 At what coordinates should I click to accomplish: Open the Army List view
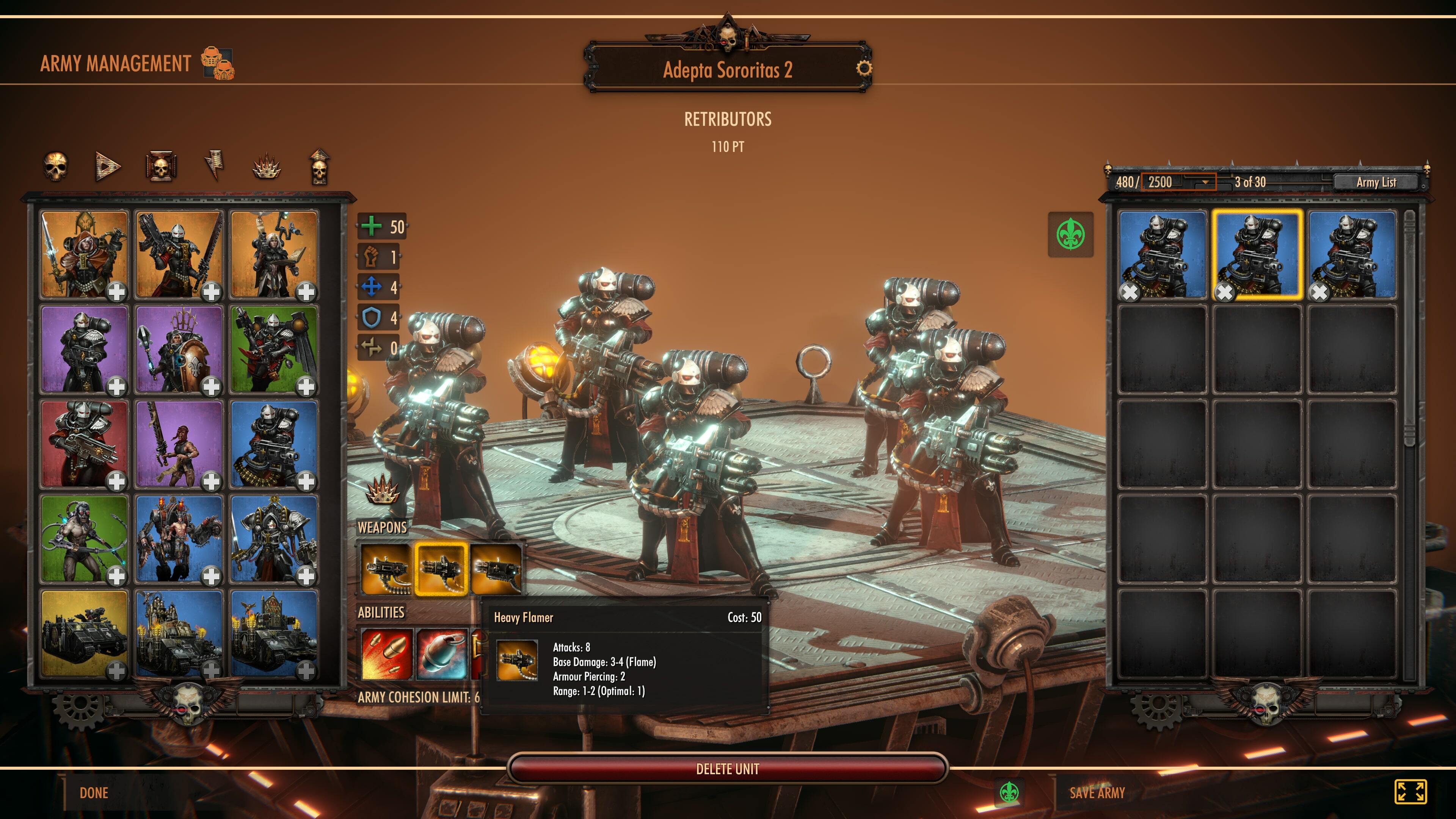[x=1376, y=182]
